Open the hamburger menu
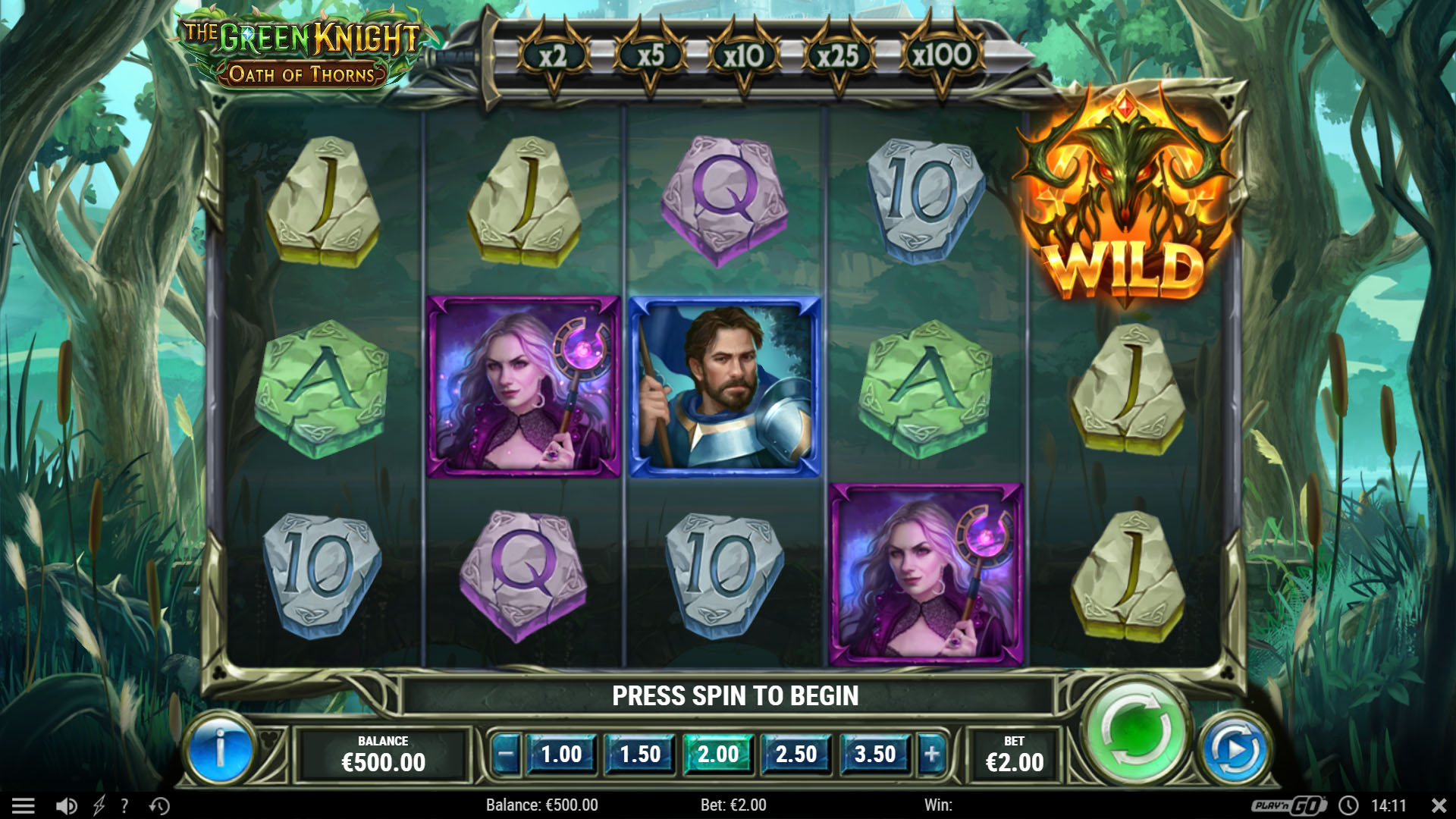This screenshot has width=1456, height=819. point(24,805)
